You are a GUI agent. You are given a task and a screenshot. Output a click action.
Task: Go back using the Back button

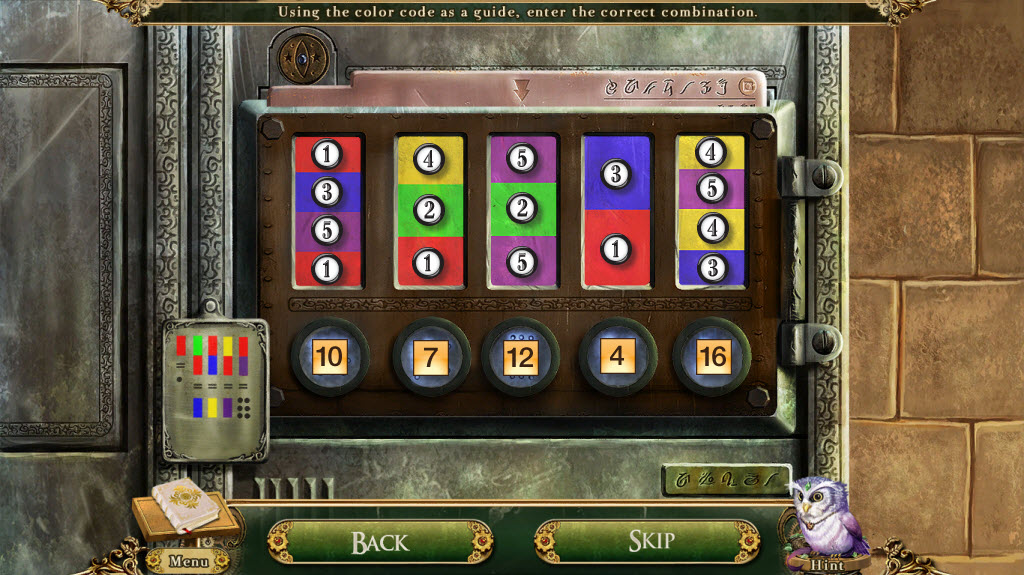coord(379,542)
